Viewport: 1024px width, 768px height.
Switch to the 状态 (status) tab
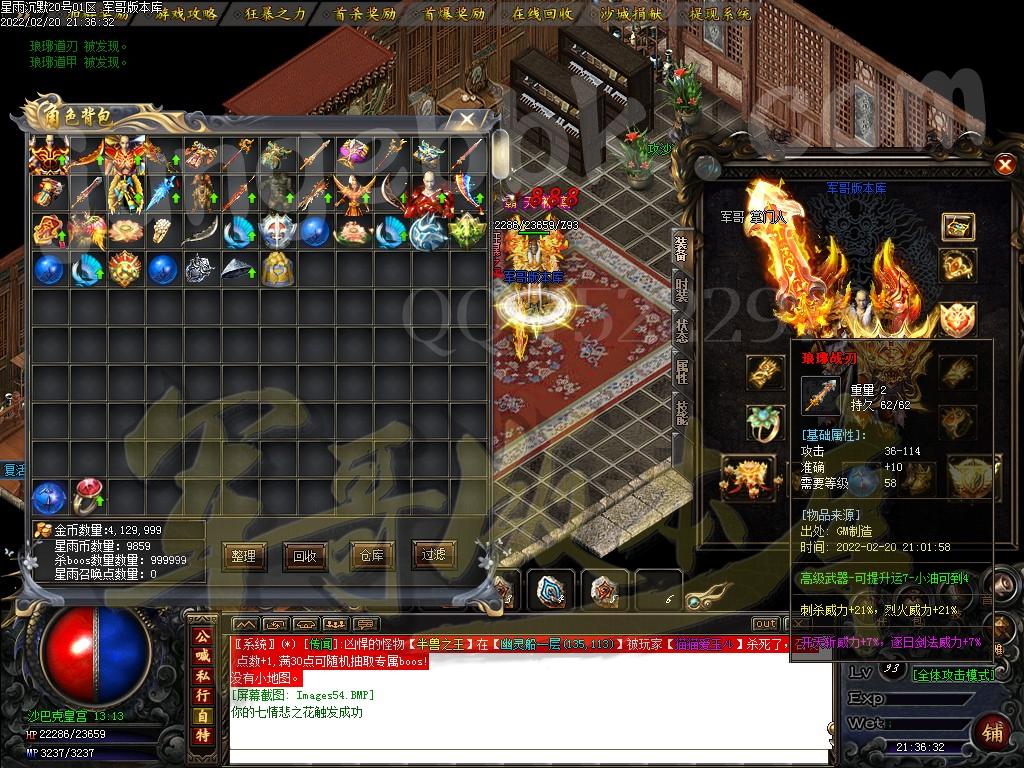point(681,332)
